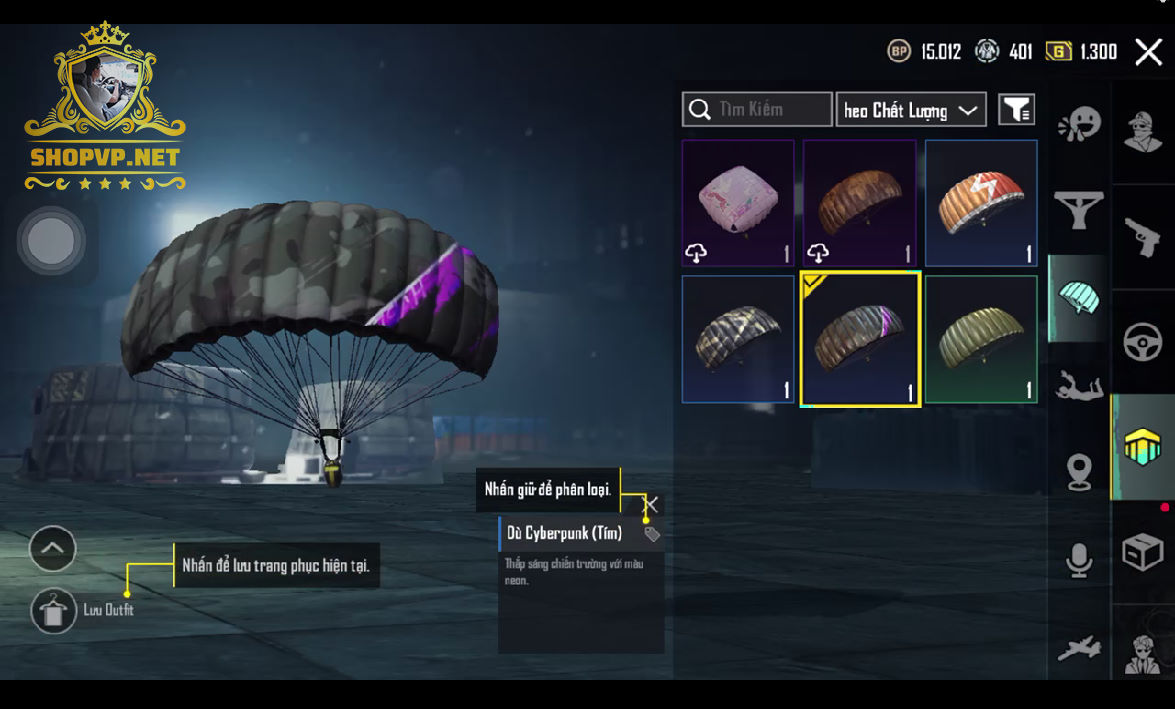Image resolution: width=1175 pixels, height=709 pixels.
Task: Dismiss the Nhấn giữ để phân loại tooltip
Action: [651, 504]
